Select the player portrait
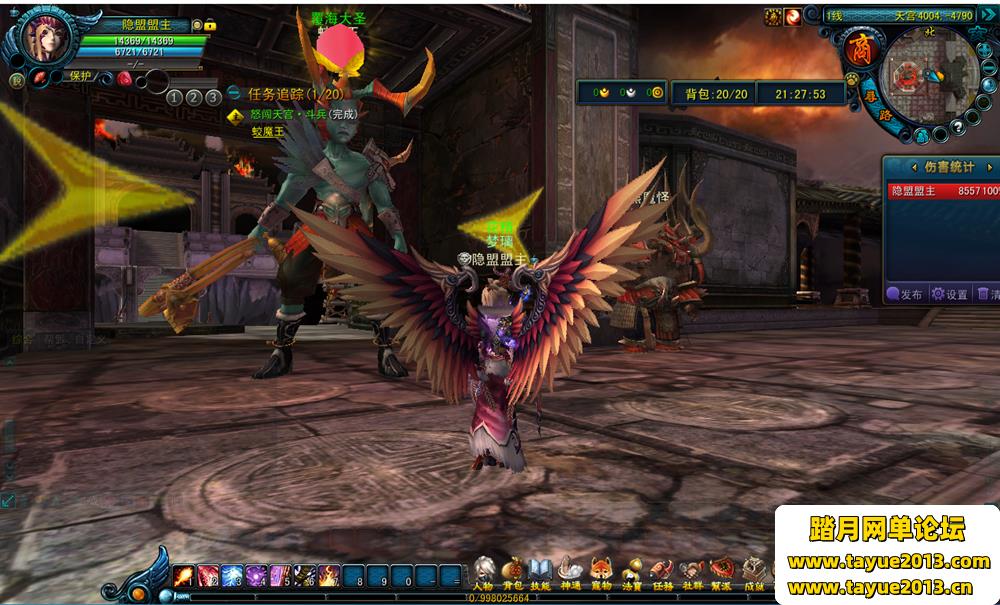 tap(43, 39)
